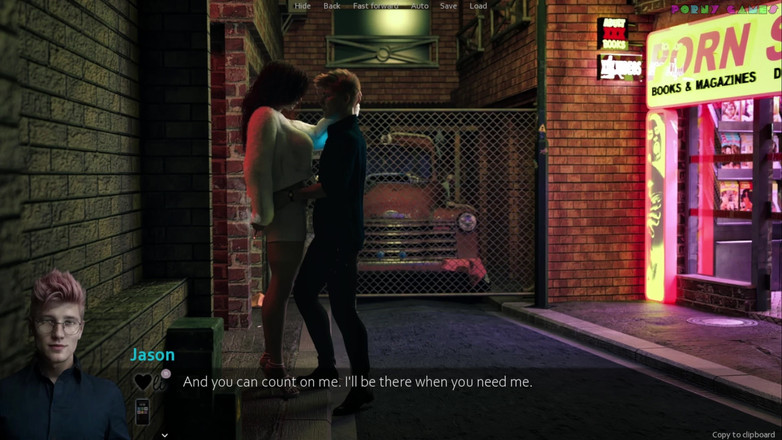This screenshot has height=440, width=782.
Task: Toggle Auto dialogue advance
Action: coord(420,6)
